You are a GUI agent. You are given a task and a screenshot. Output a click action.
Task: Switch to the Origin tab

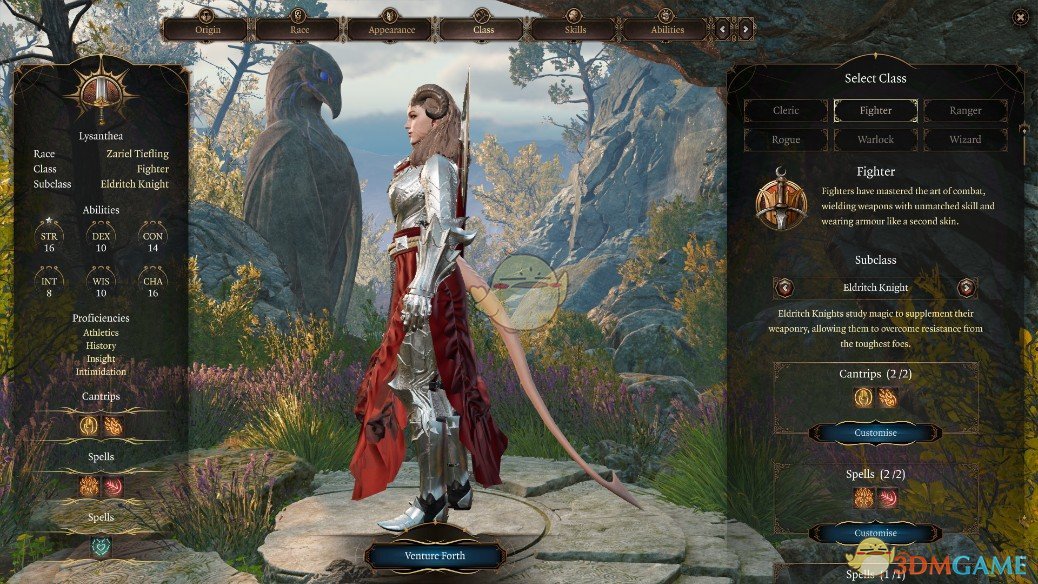click(207, 29)
